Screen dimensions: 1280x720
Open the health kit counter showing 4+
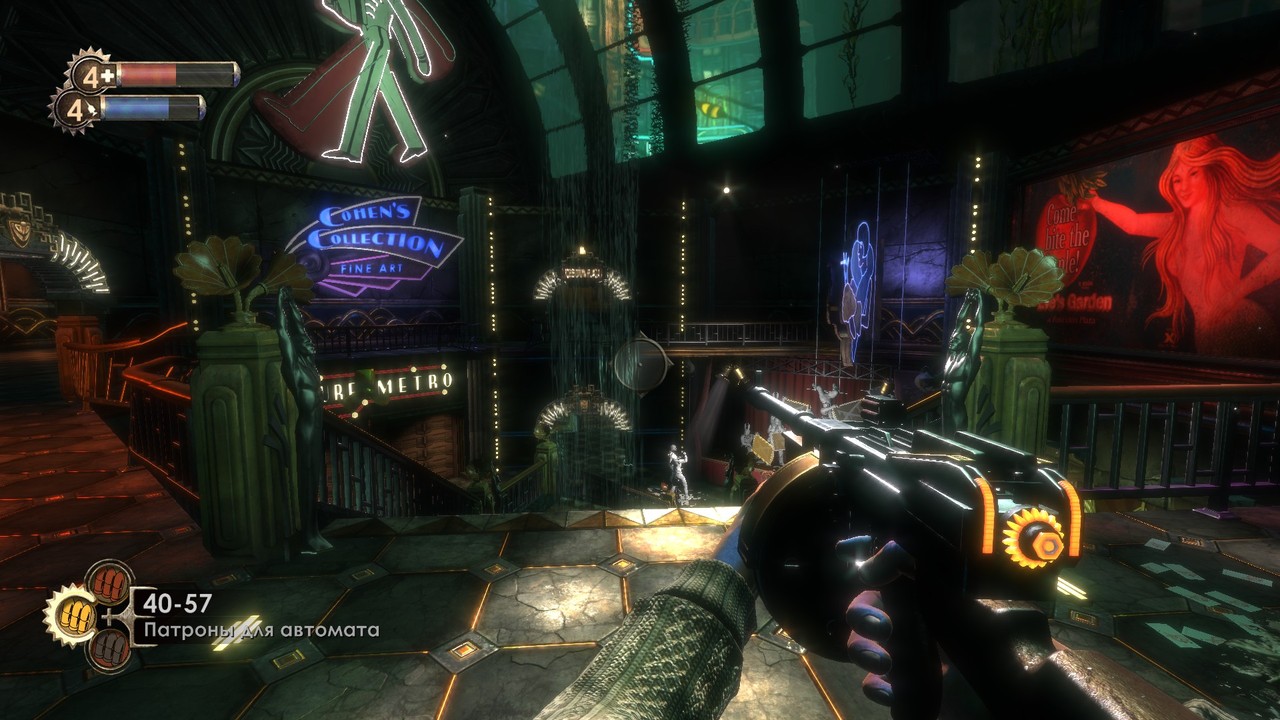click(x=91, y=77)
